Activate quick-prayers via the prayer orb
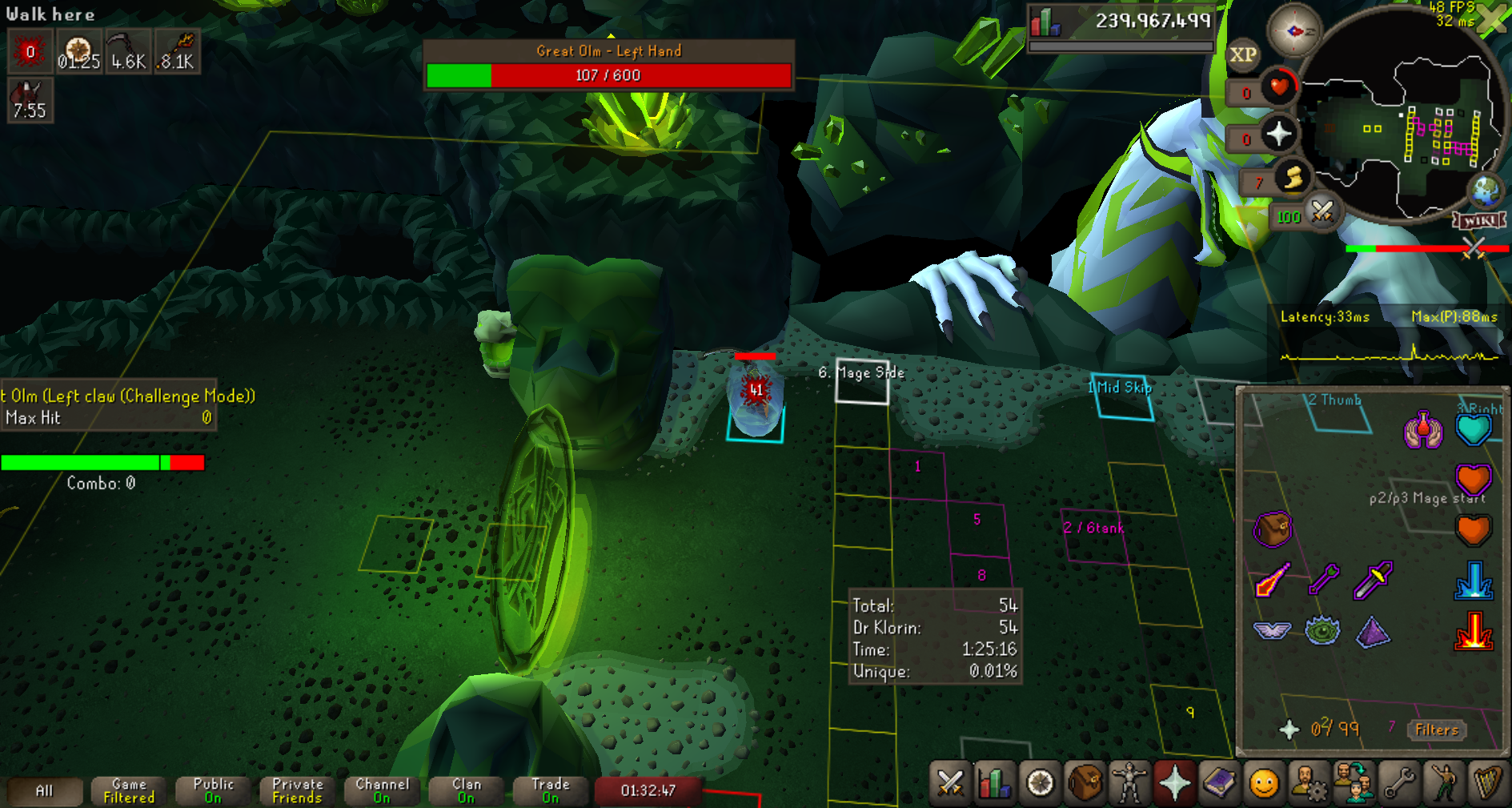 [x=1278, y=134]
